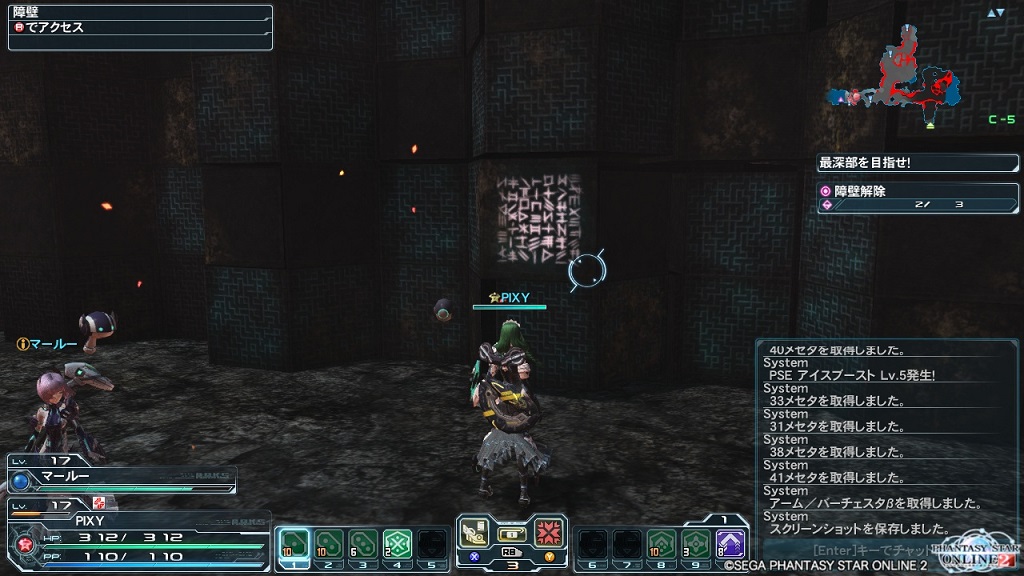1024x576 pixels.
Task: Select the 障壁解除 objective tracker
Action: pos(917,197)
